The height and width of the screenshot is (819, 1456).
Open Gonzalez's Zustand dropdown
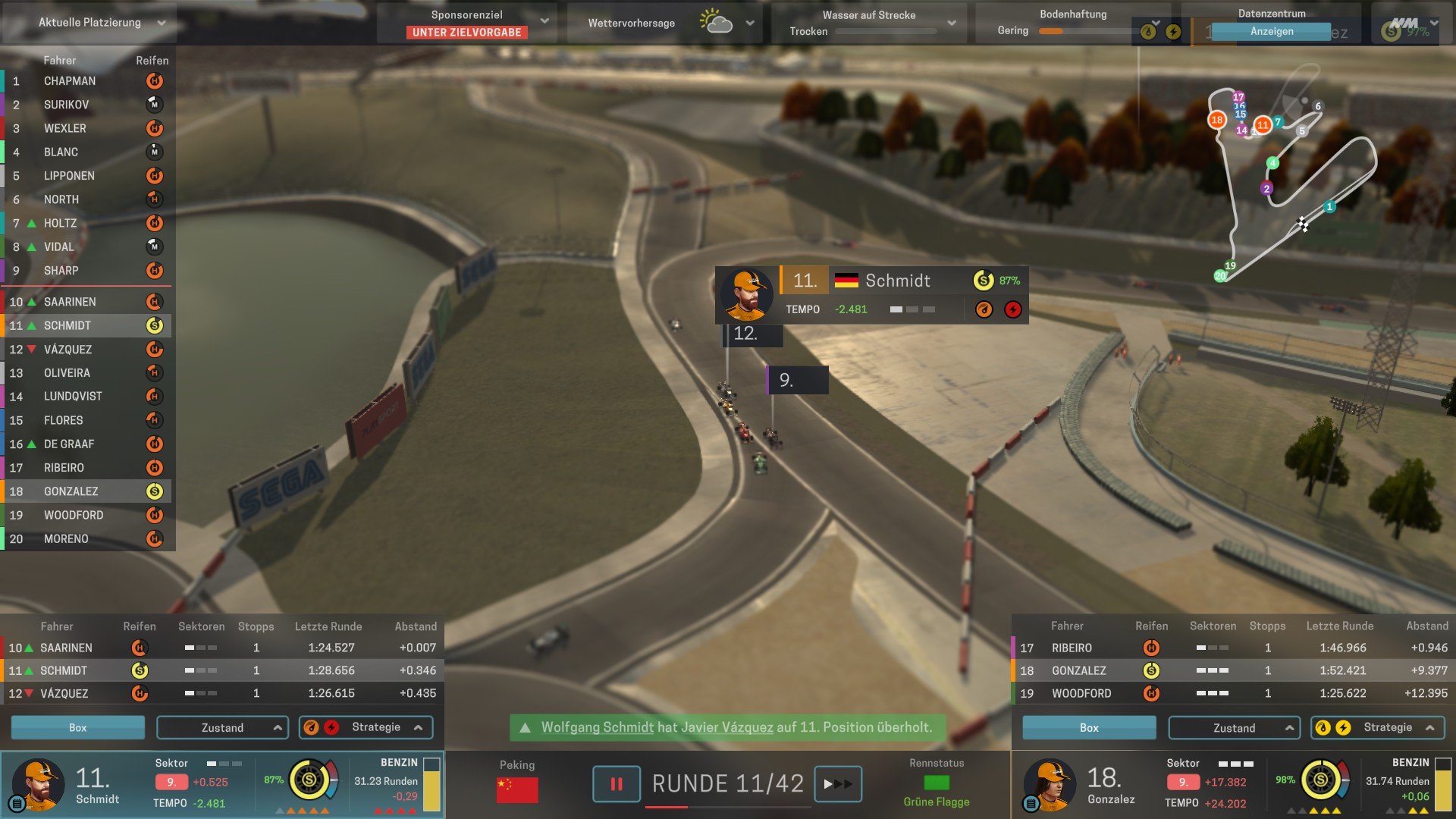coord(1234,728)
